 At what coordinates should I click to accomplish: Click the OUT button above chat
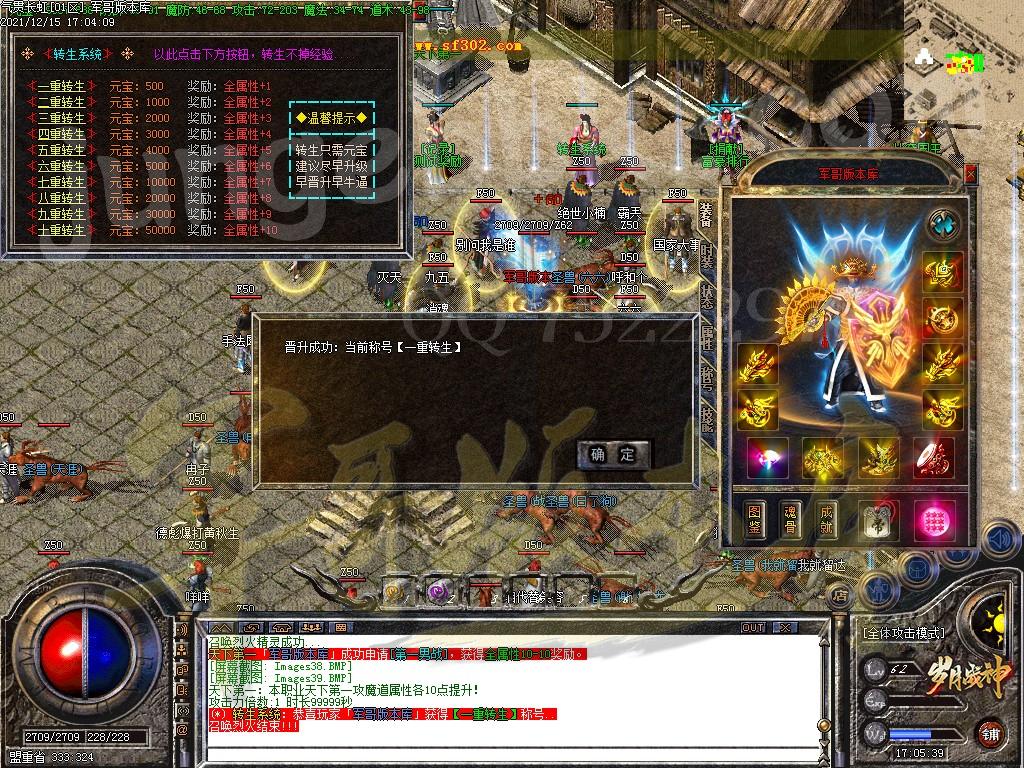(x=752, y=628)
